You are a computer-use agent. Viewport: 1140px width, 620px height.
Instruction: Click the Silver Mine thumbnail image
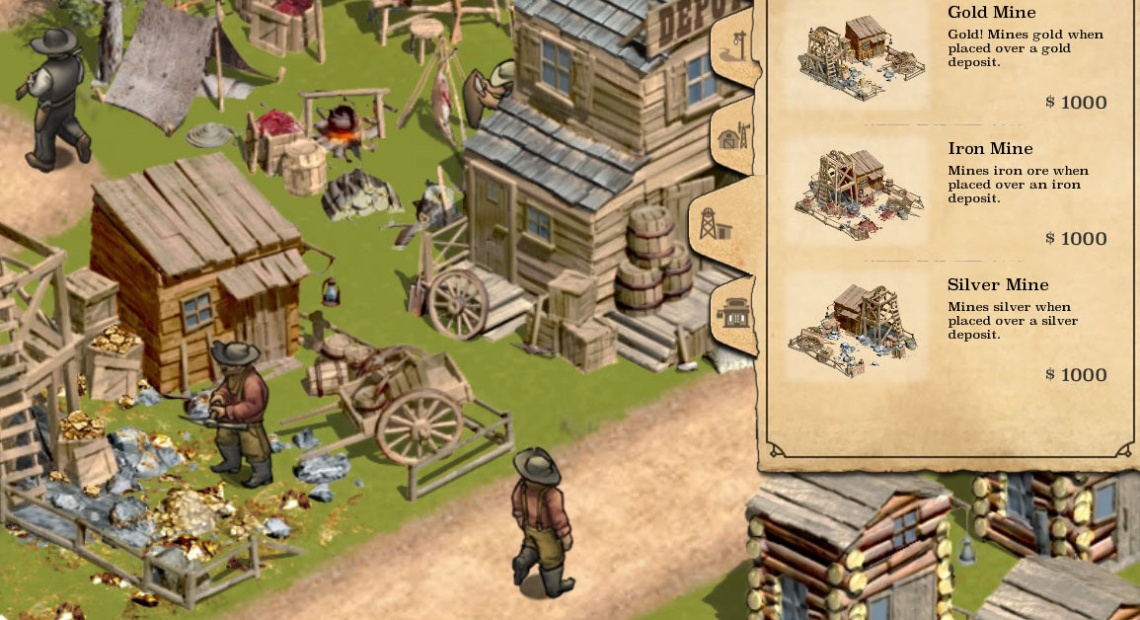point(853,328)
